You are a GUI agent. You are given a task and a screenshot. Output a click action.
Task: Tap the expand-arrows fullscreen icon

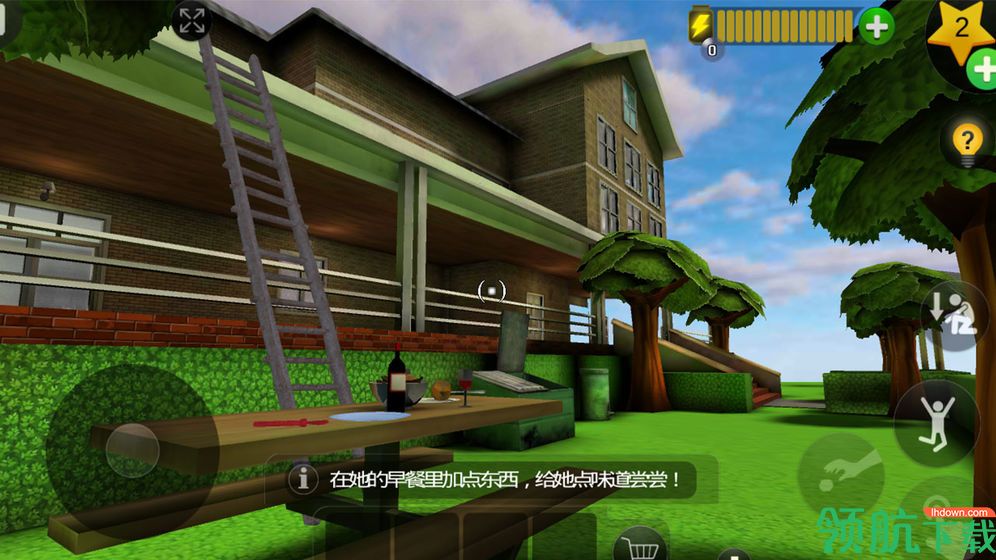tap(191, 20)
